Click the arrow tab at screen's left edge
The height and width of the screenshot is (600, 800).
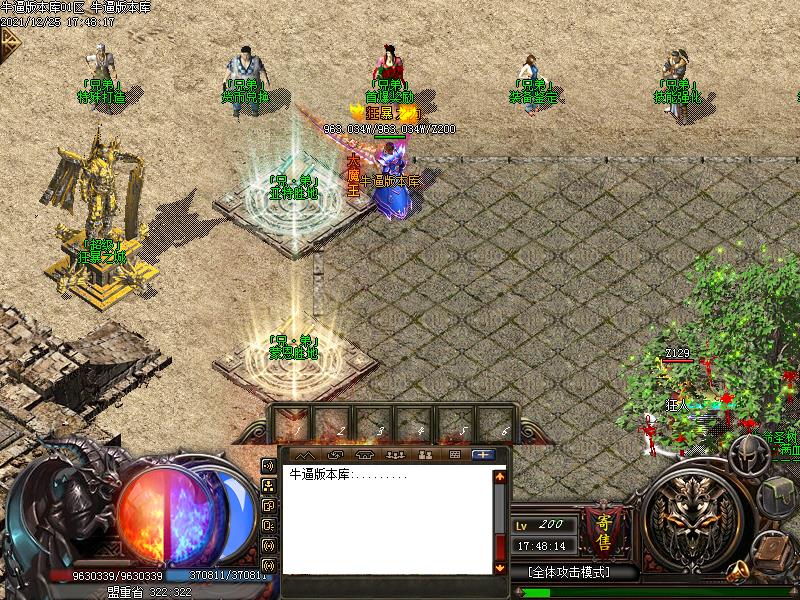point(9,42)
